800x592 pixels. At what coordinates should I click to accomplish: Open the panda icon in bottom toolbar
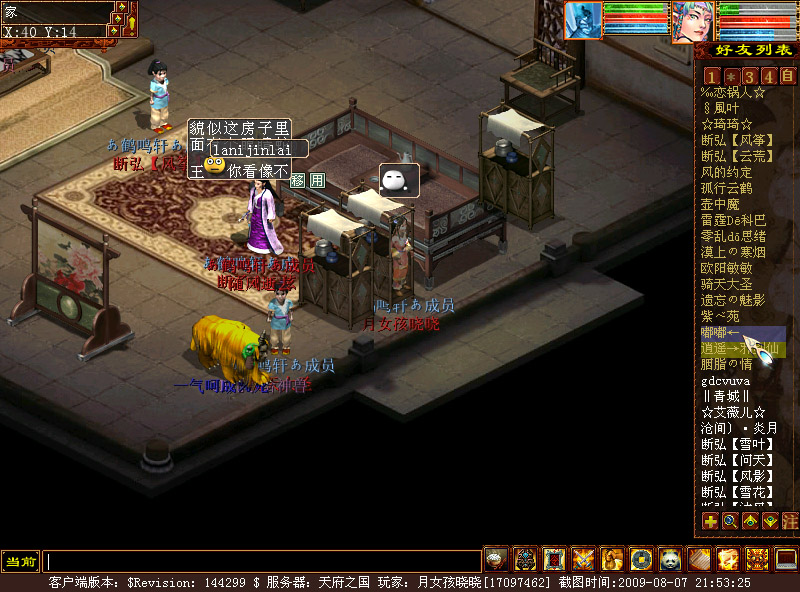670,559
